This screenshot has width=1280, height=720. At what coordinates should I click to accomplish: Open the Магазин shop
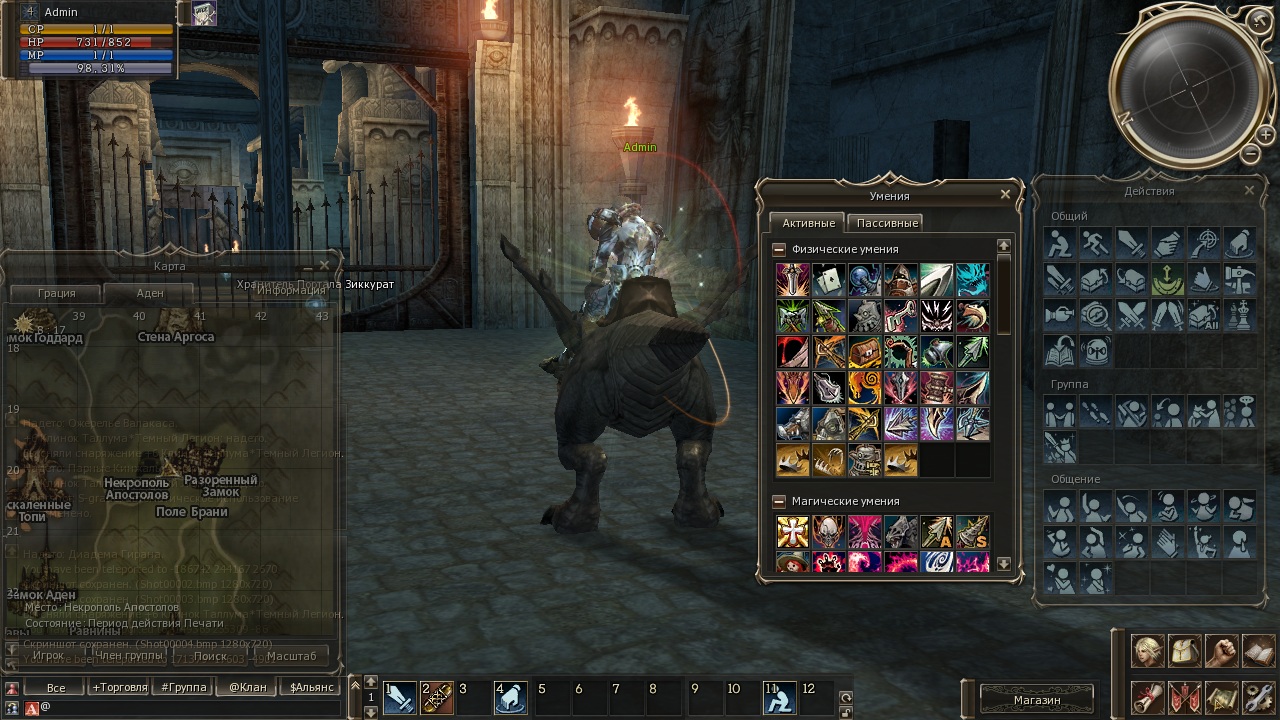tap(1036, 699)
